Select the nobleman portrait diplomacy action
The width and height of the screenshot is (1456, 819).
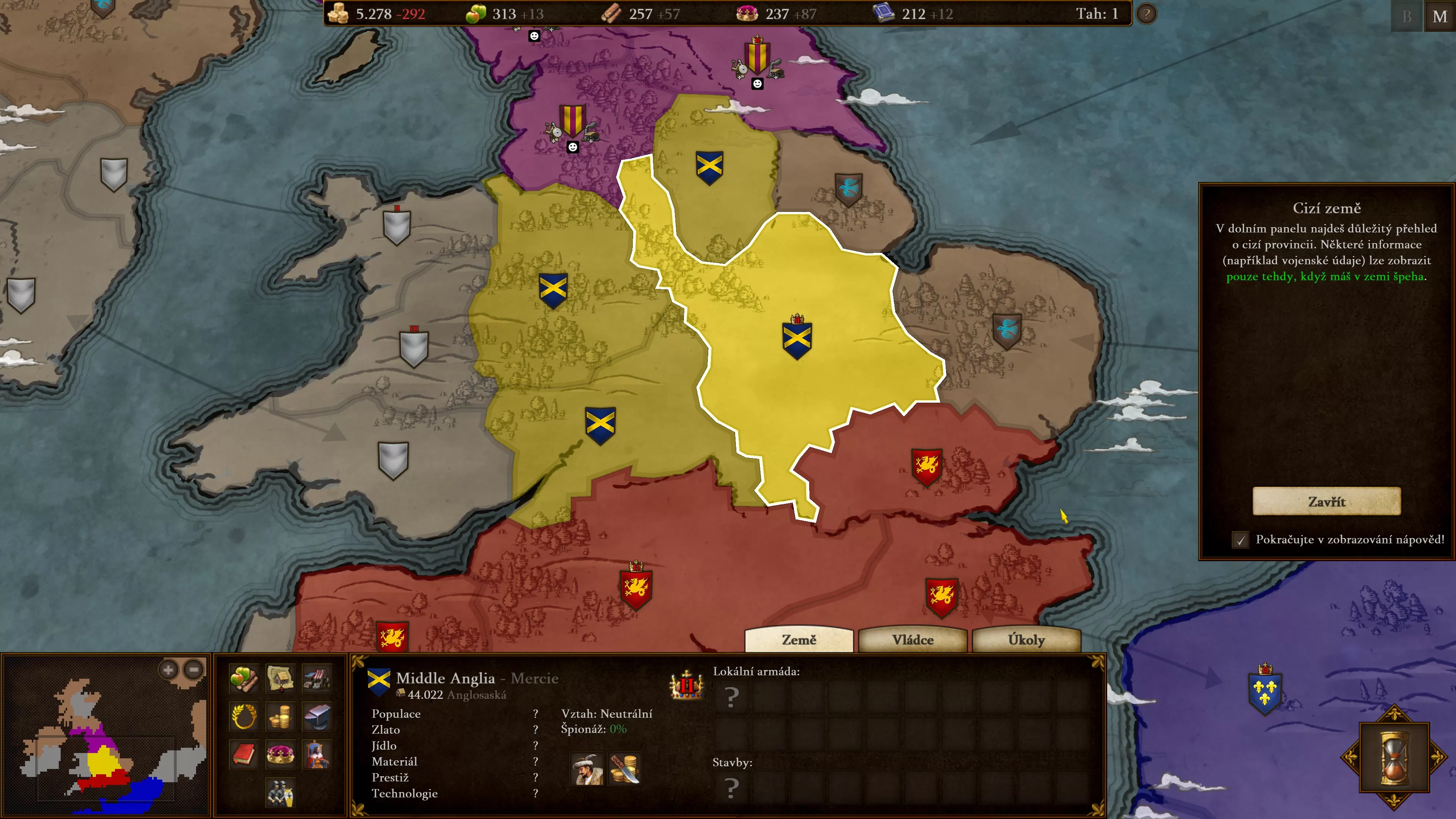tap(586, 769)
